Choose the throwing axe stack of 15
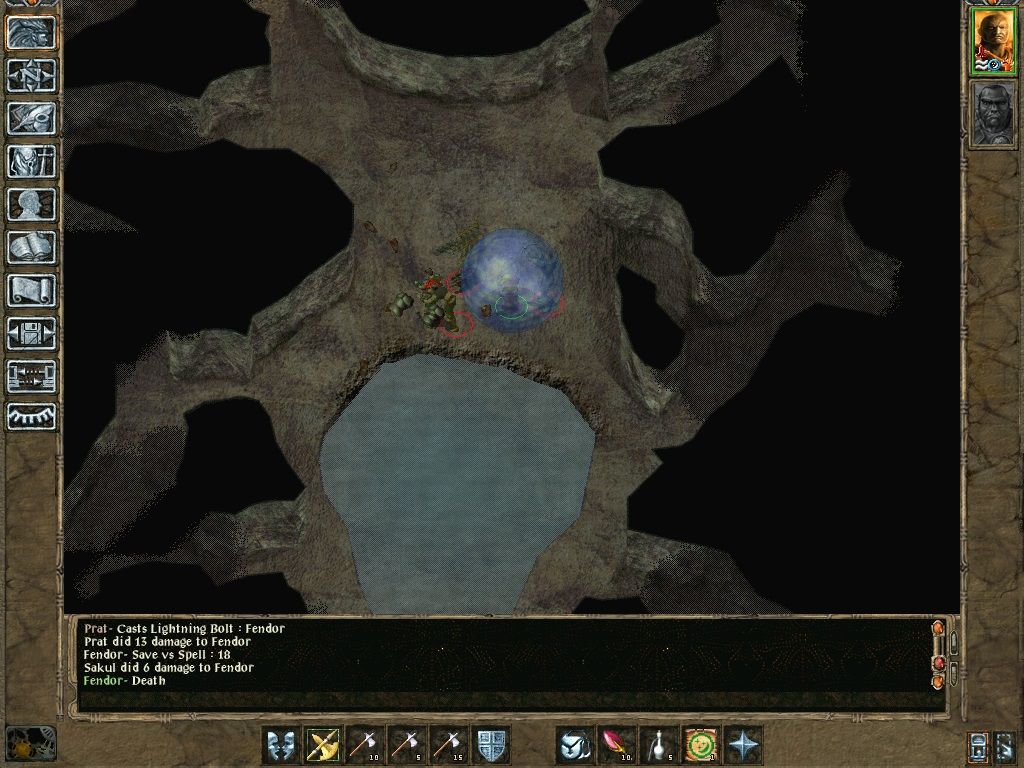This screenshot has width=1024, height=768. pyautogui.click(x=448, y=745)
